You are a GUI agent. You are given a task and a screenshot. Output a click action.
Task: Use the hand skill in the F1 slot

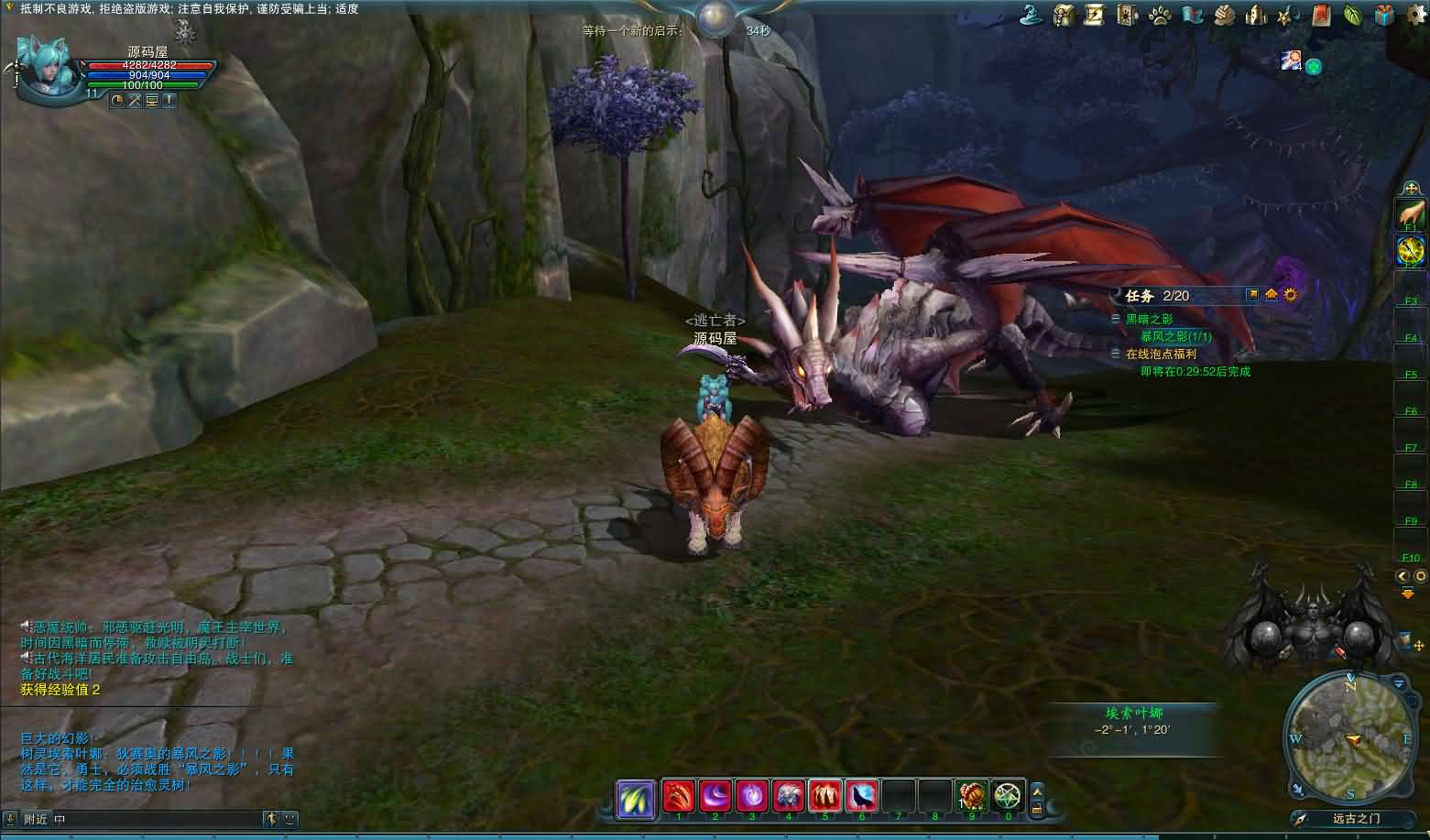[x=1410, y=214]
